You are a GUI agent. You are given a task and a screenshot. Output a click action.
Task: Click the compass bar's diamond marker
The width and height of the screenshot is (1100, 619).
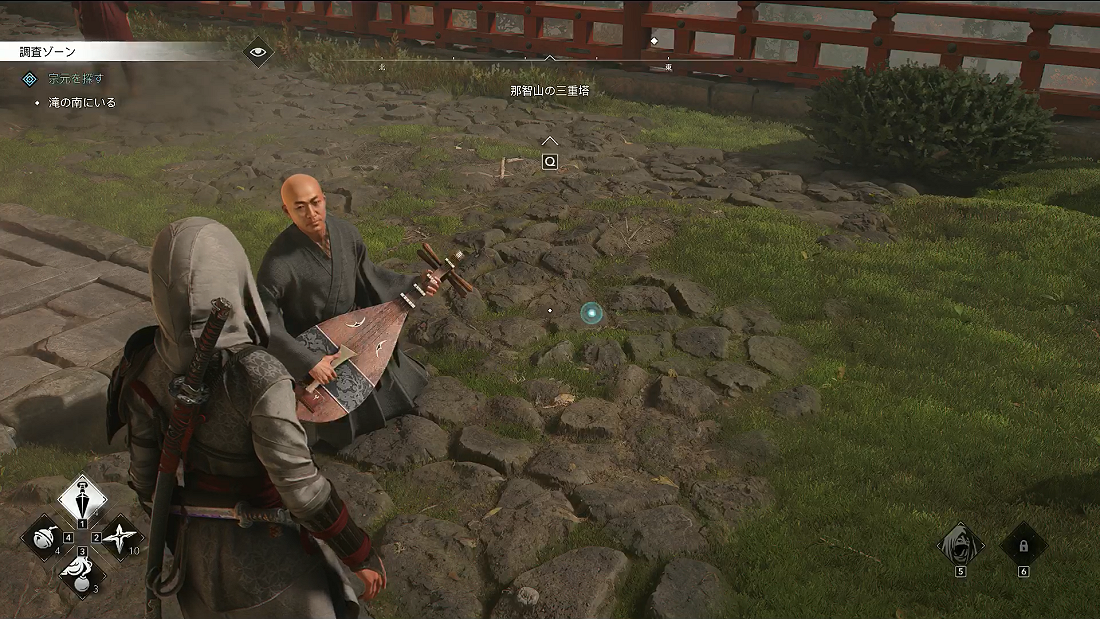654,41
